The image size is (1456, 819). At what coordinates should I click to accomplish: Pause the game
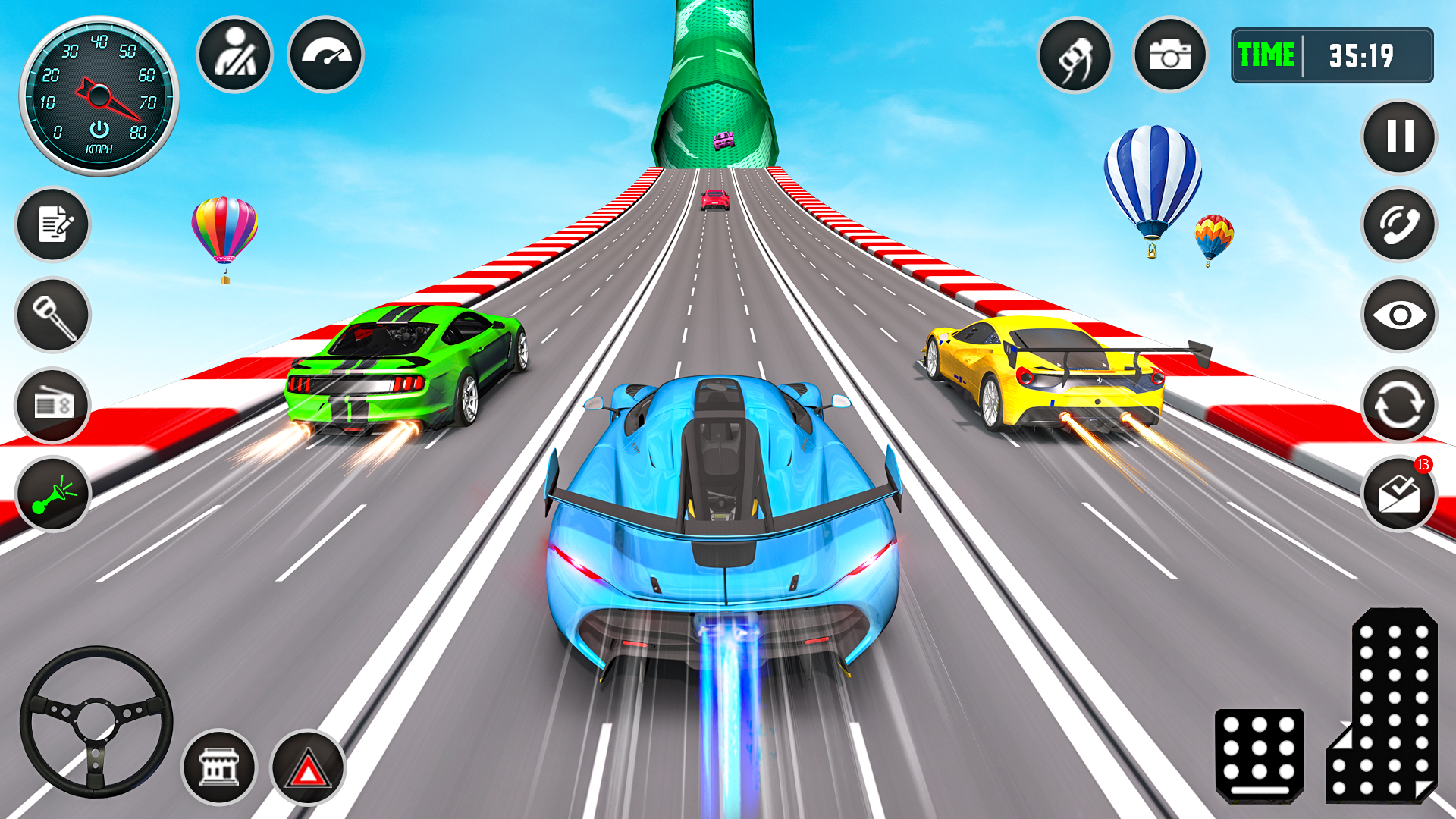point(1399,136)
